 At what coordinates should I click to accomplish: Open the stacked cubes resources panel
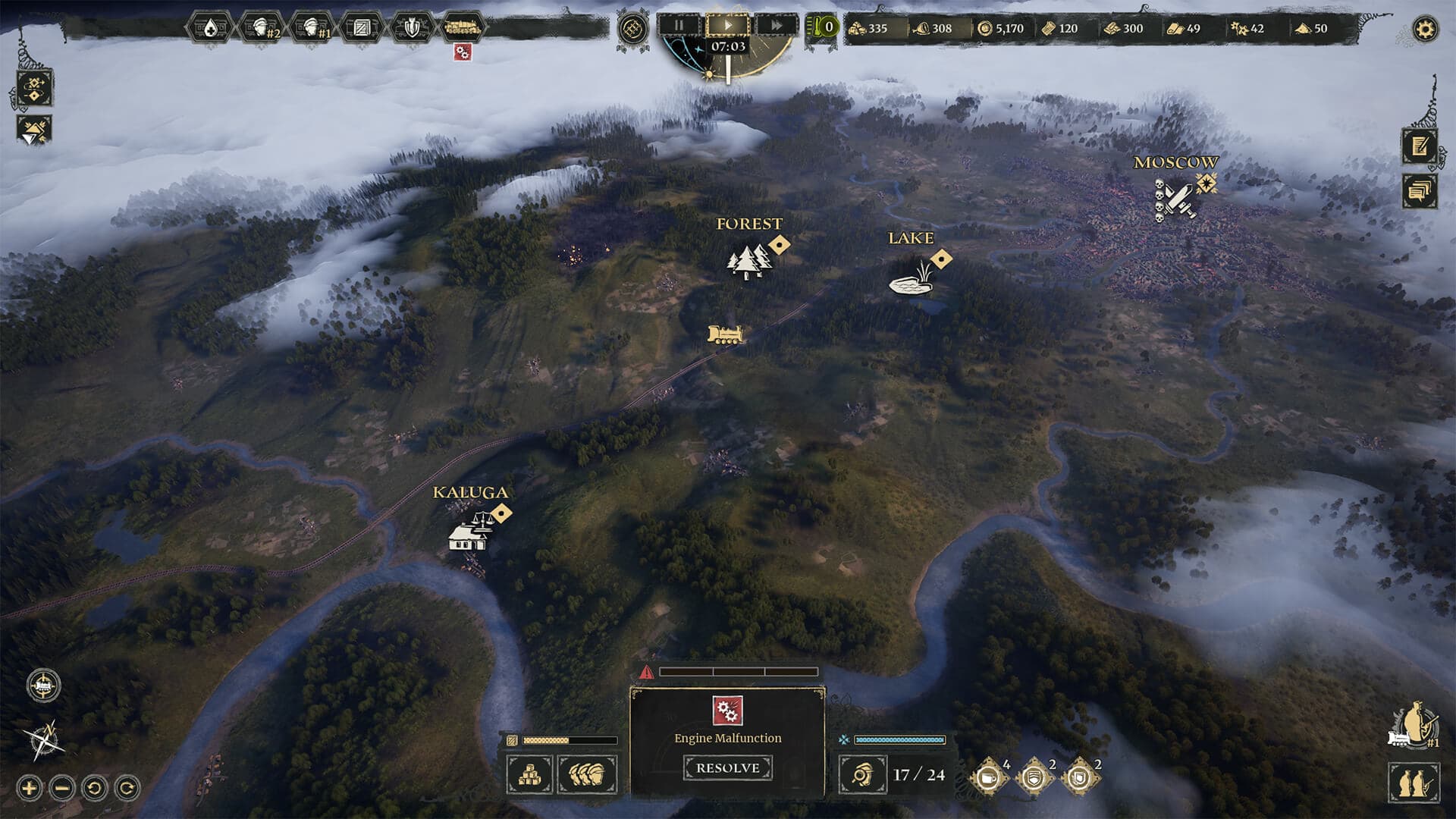pyautogui.click(x=529, y=774)
